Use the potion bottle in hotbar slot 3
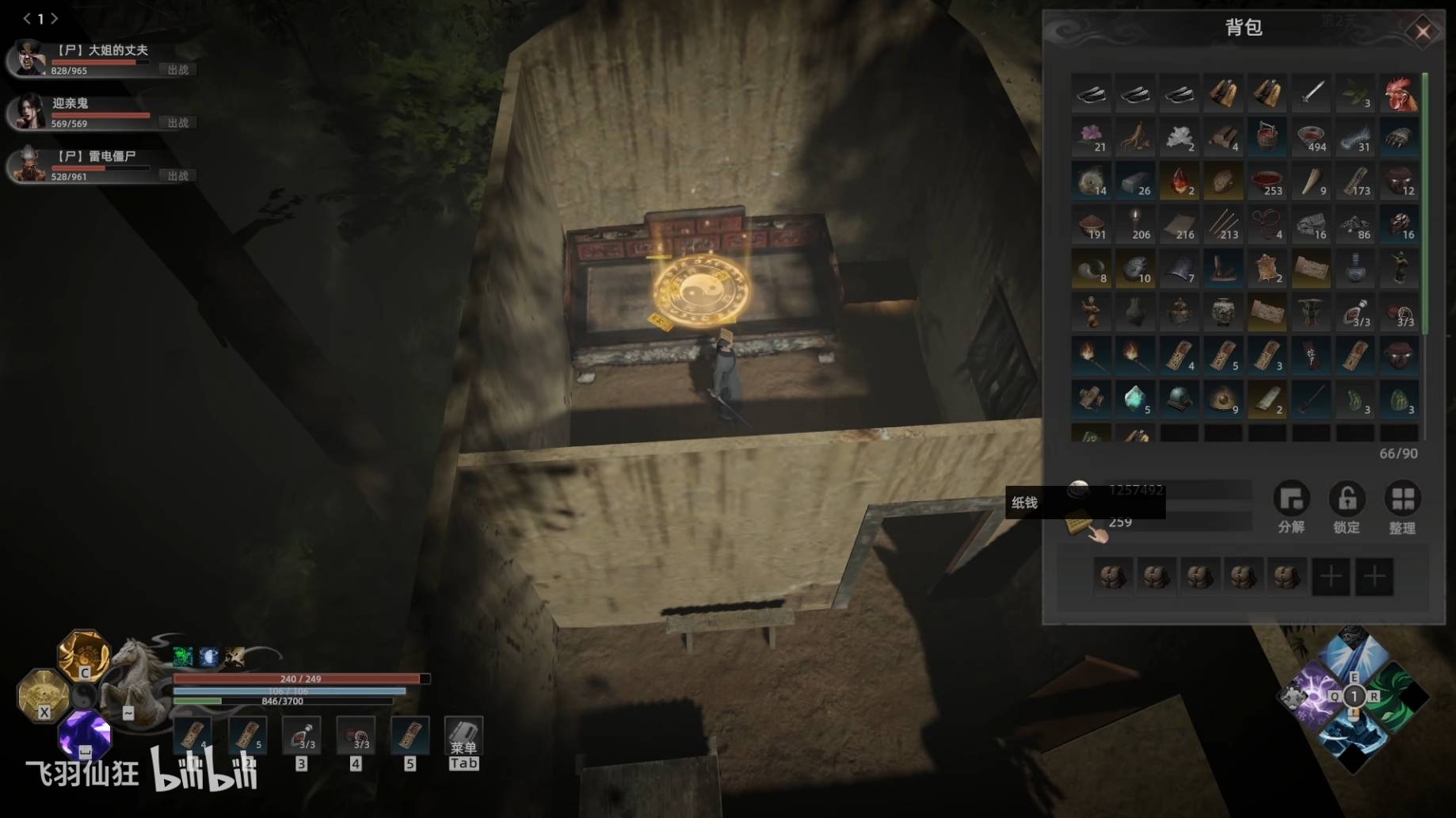The image size is (1456, 818). coord(302,736)
